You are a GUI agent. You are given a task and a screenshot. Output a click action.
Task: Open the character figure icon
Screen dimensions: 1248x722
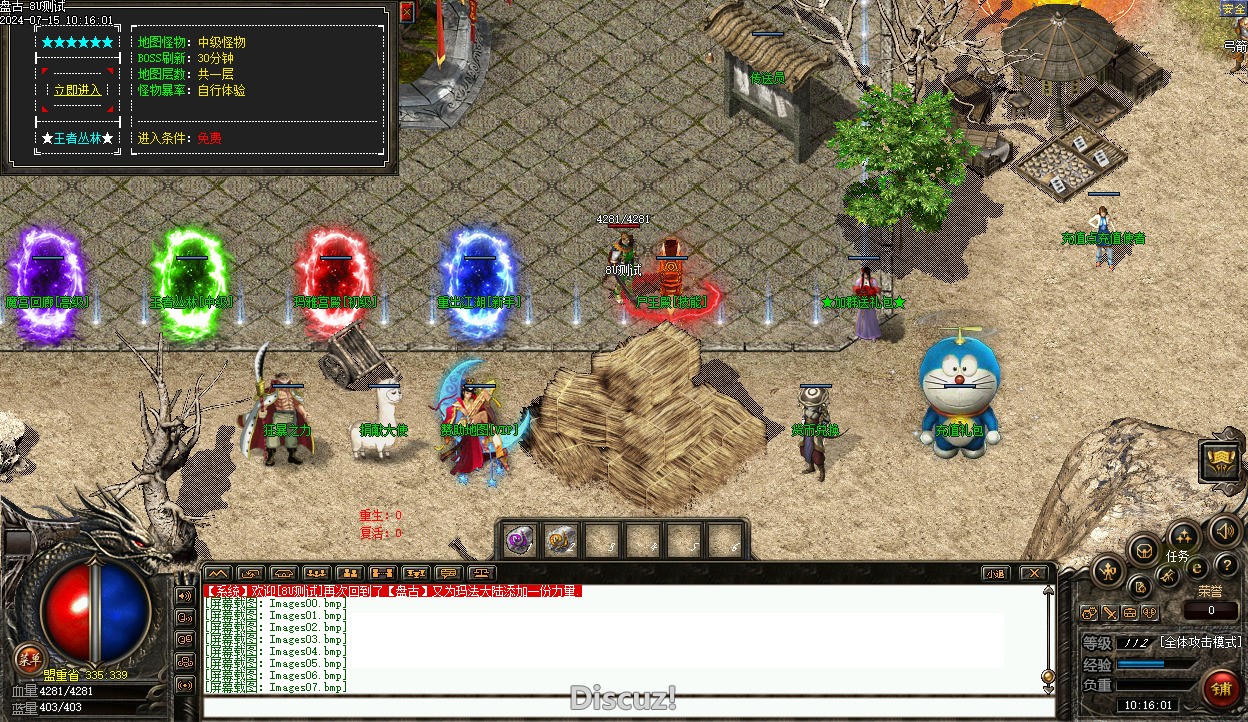click(x=1107, y=572)
